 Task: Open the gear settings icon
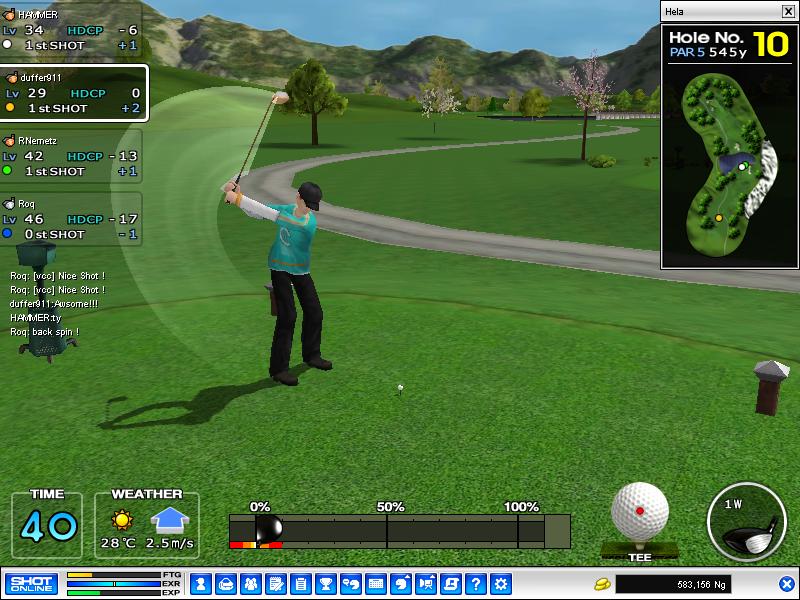[501, 584]
